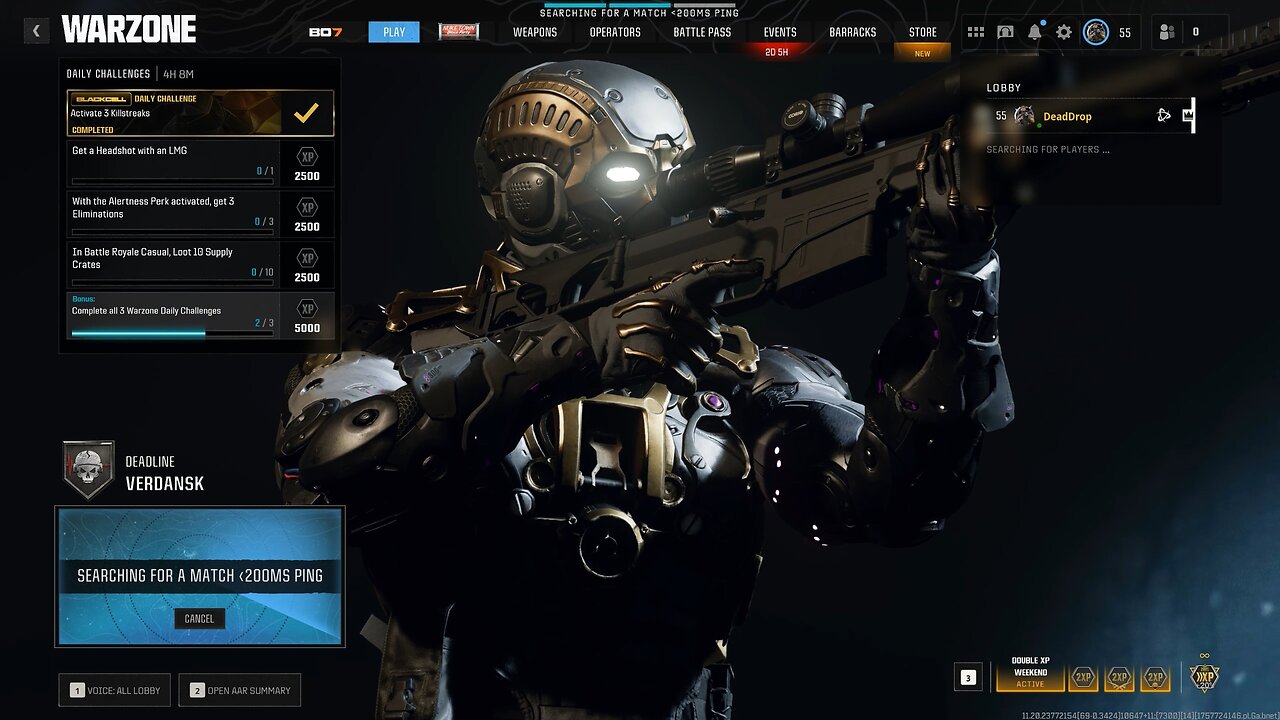Open the Double XP Weekend banner
Screen dimensions: 1280x720
point(1030,673)
